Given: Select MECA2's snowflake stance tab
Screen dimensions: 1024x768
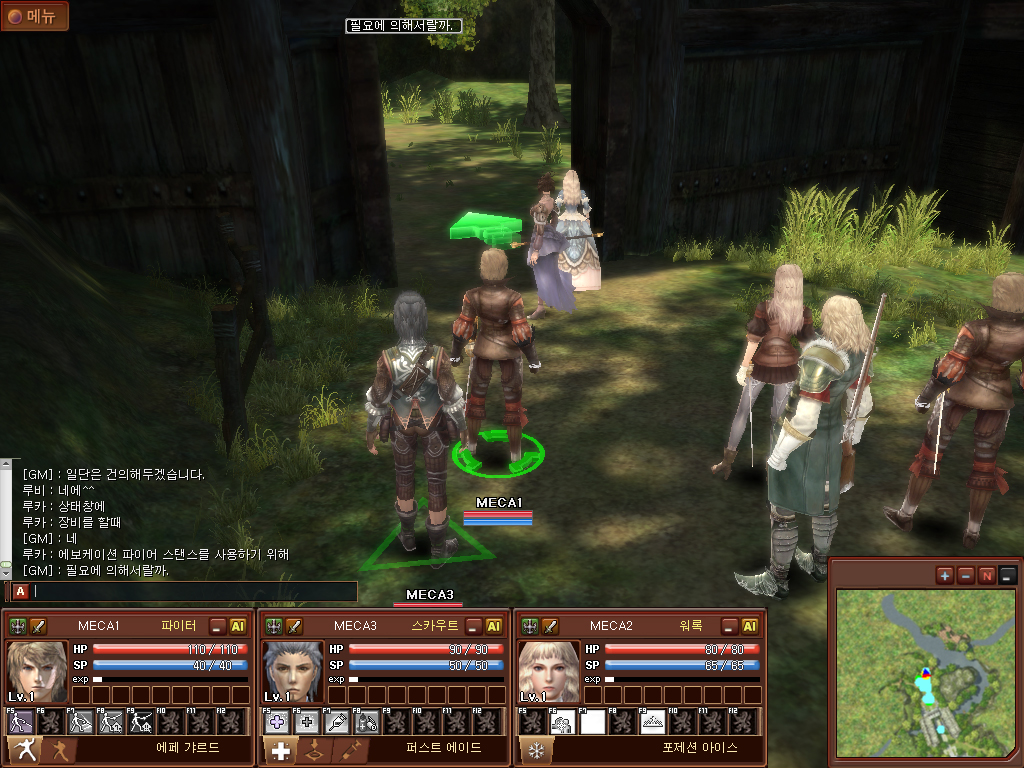Looking at the screenshot, I should 534,751.
